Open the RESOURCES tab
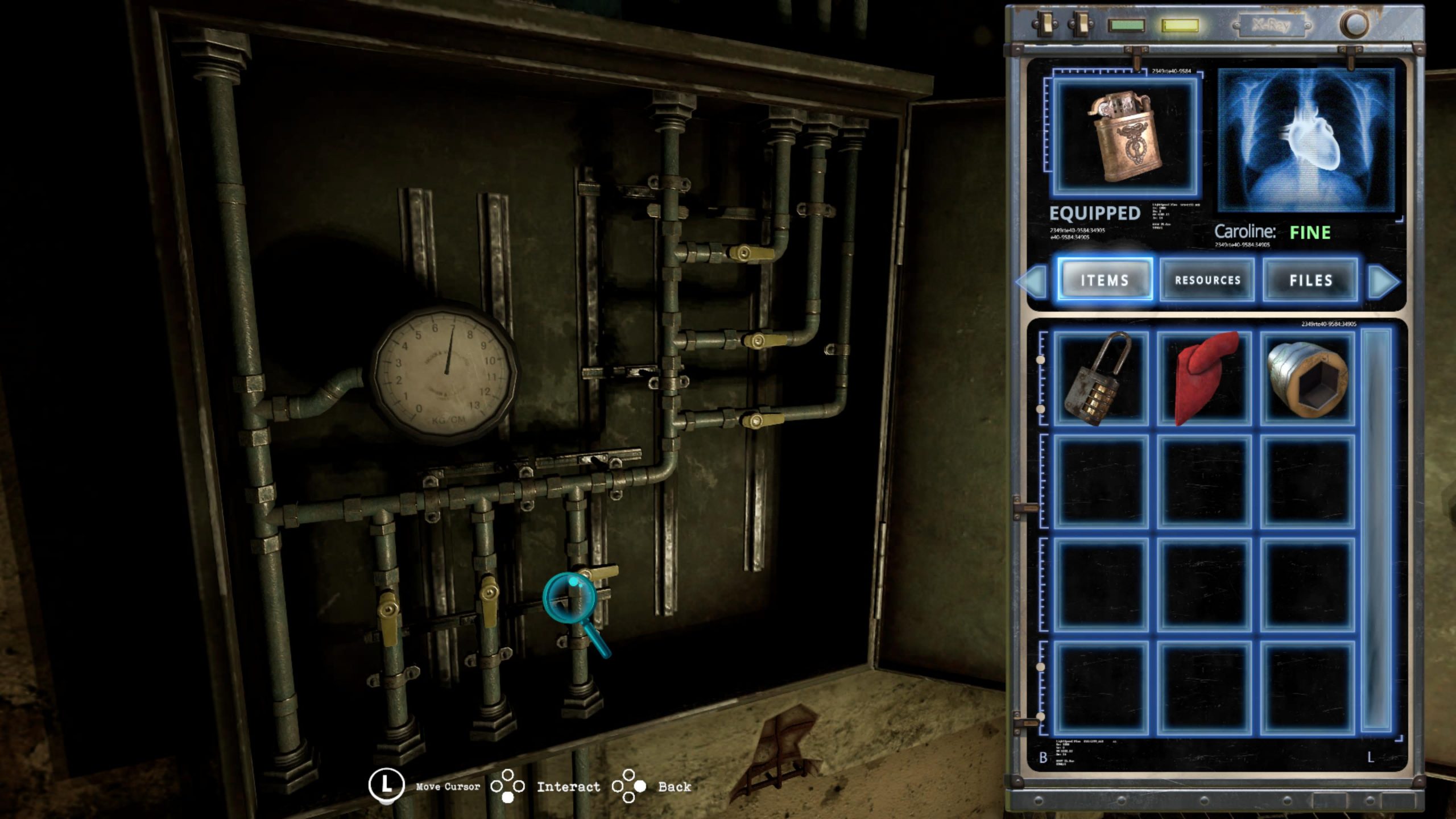This screenshot has height=819, width=1456. [1207, 280]
